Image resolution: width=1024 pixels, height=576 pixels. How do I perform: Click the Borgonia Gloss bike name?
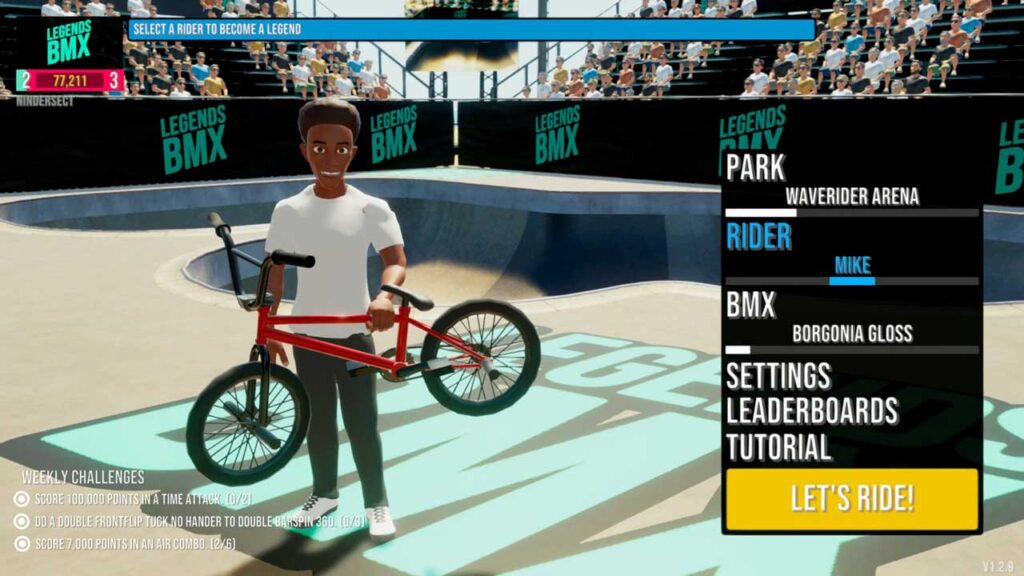pyautogui.click(x=852, y=333)
